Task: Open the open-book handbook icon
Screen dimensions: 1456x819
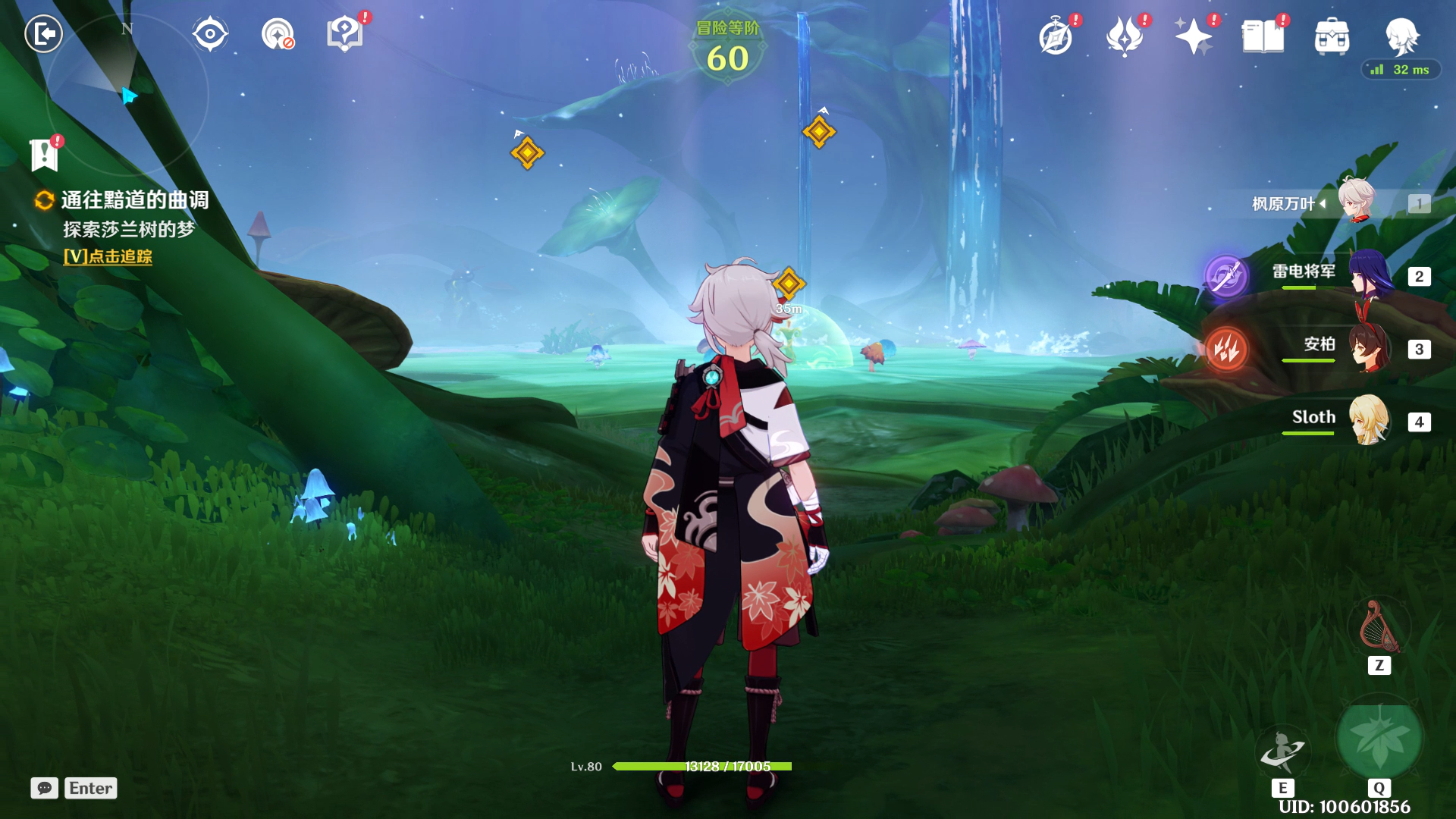Action: point(1263,36)
